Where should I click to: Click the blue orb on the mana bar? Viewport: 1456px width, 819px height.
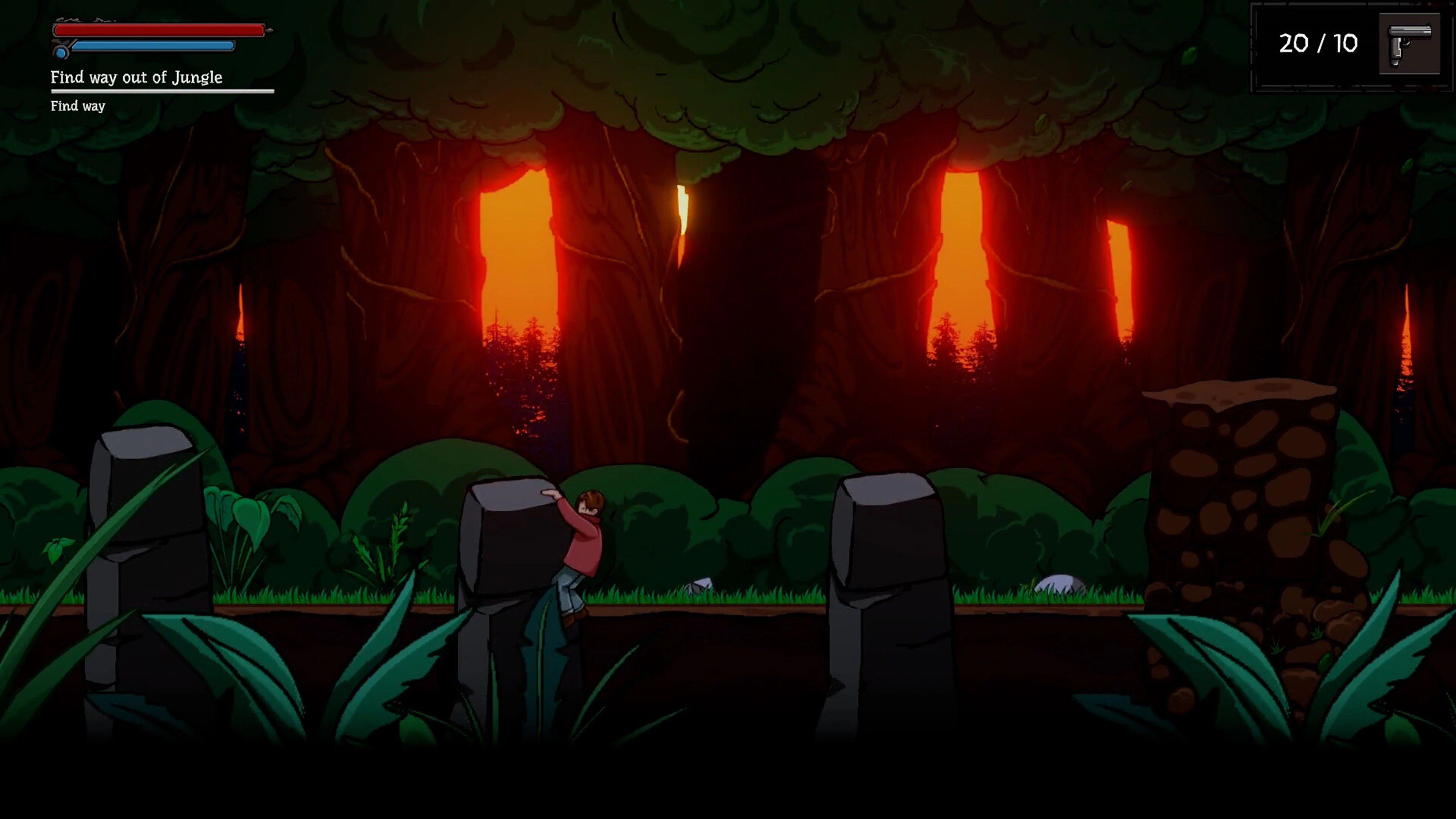coord(61,53)
